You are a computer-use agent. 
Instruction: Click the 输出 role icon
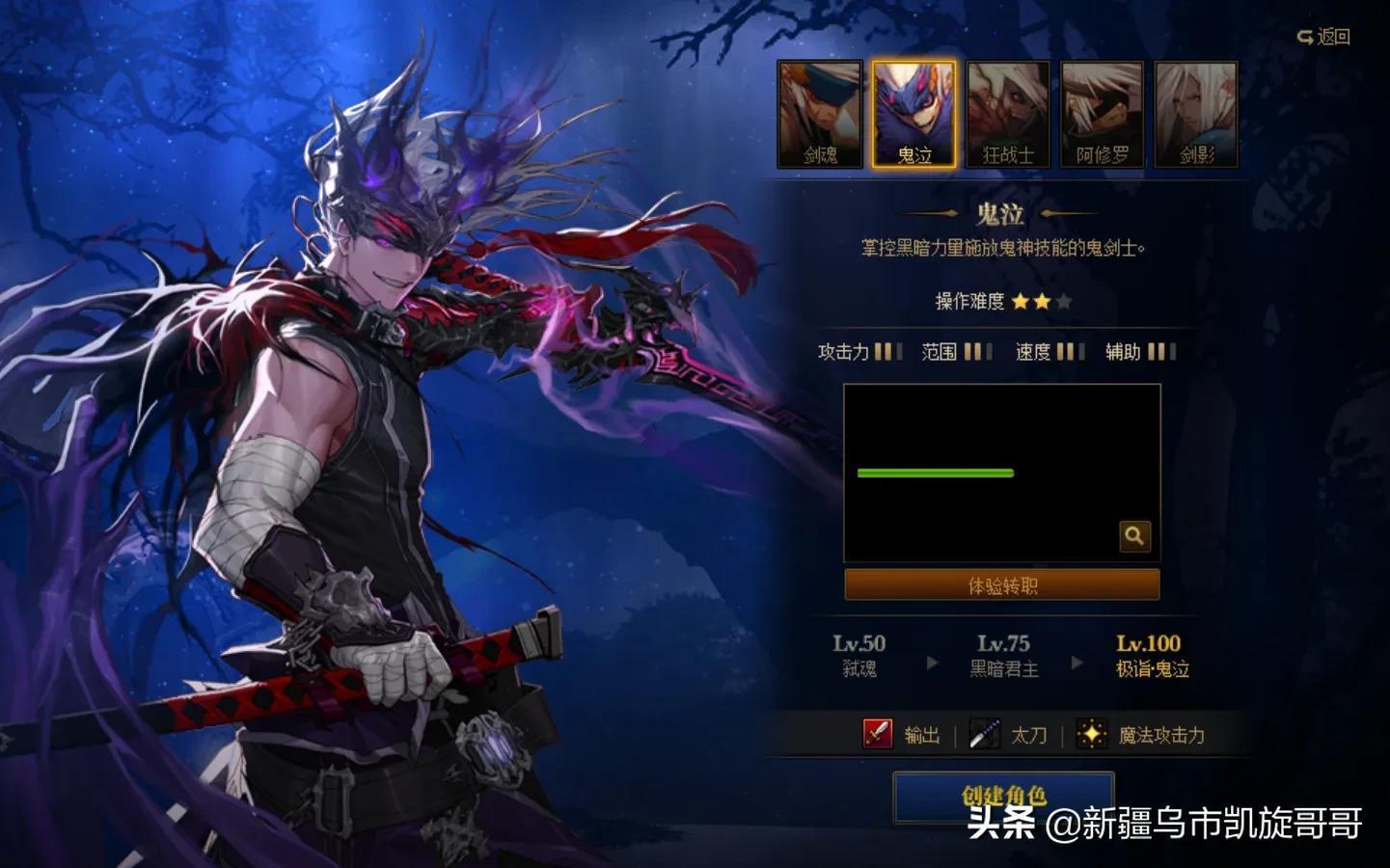(878, 735)
